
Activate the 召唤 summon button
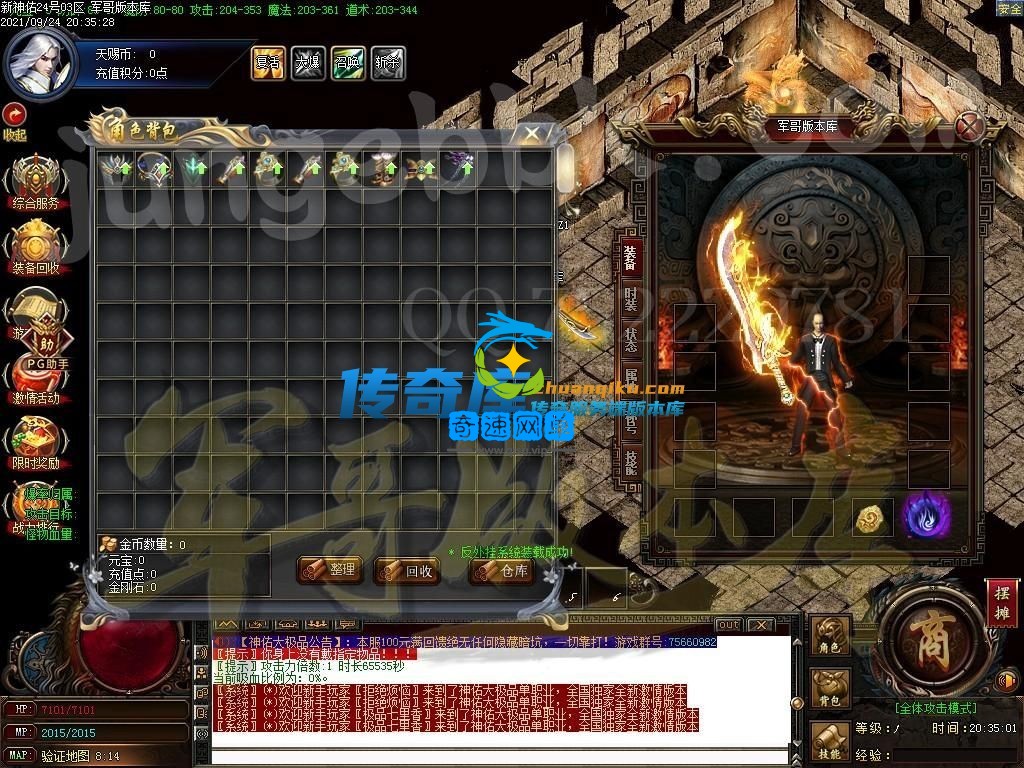coord(347,62)
